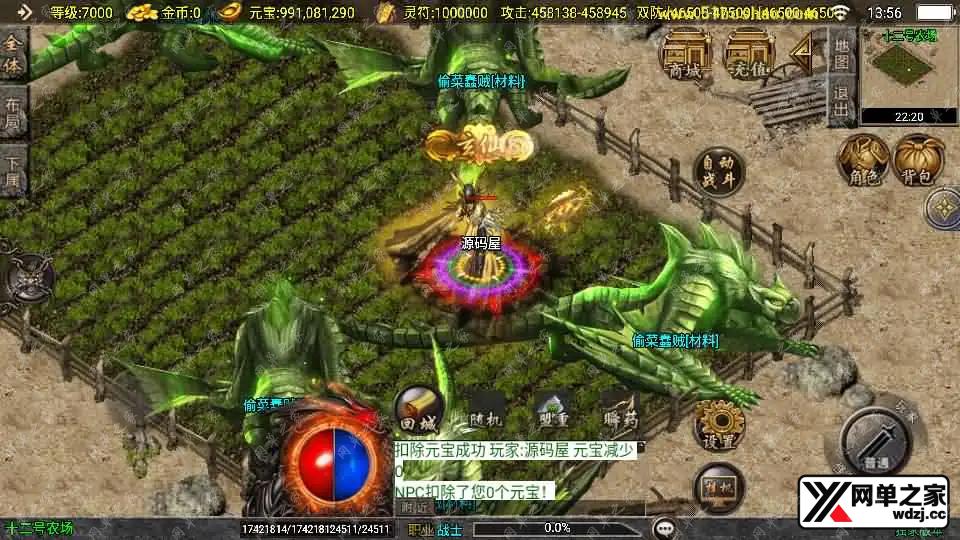Use the 回城 return-to-town scroll
The image size is (960, 540).
coord(418,410)
